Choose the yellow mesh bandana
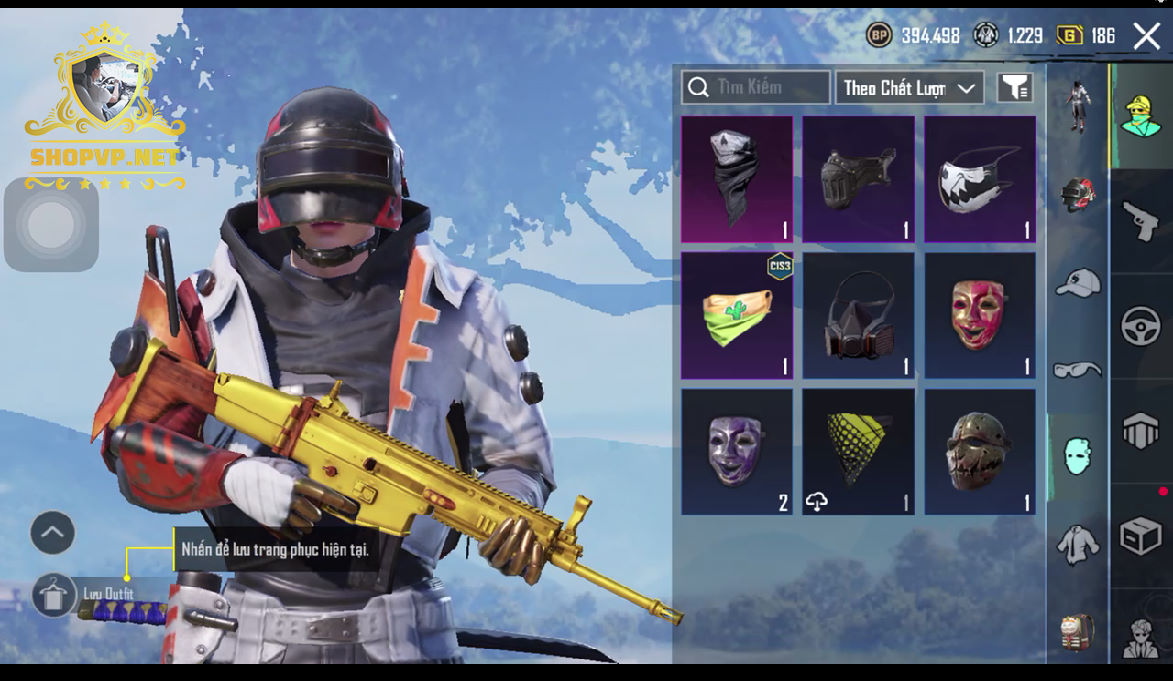This screenshot has height=681, width=1173. 858,451
